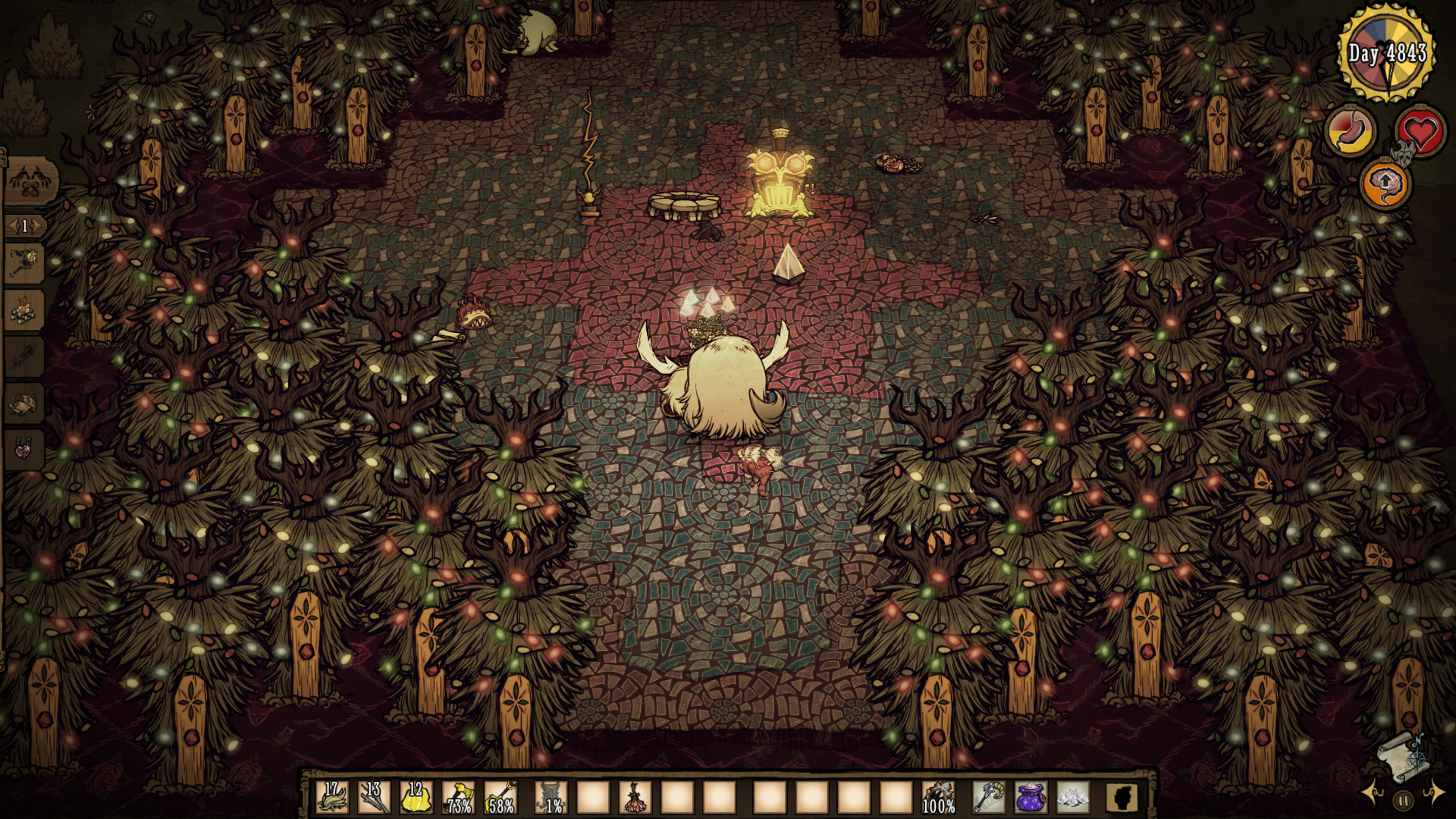
Task: Select the red feathered item slot
Action: (635, 798)
